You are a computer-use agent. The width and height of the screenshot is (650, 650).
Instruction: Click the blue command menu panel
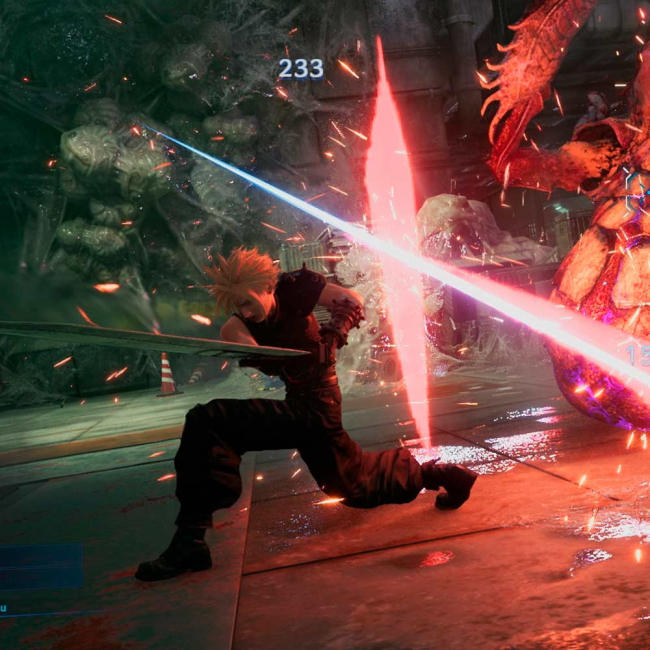pyautogui.click(x=40, y=567)
